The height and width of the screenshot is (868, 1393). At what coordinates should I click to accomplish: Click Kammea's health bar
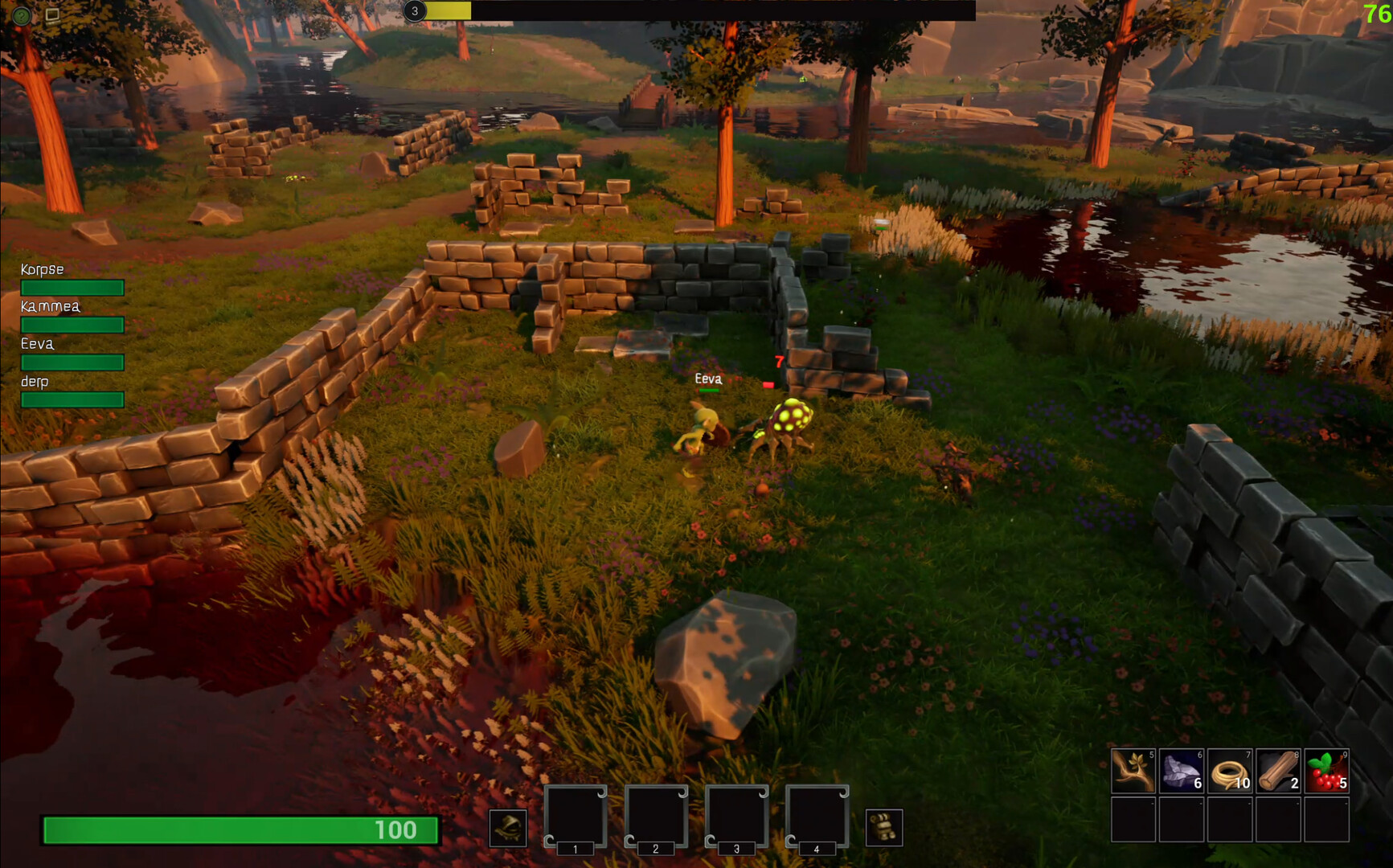[x=71, y=325]
